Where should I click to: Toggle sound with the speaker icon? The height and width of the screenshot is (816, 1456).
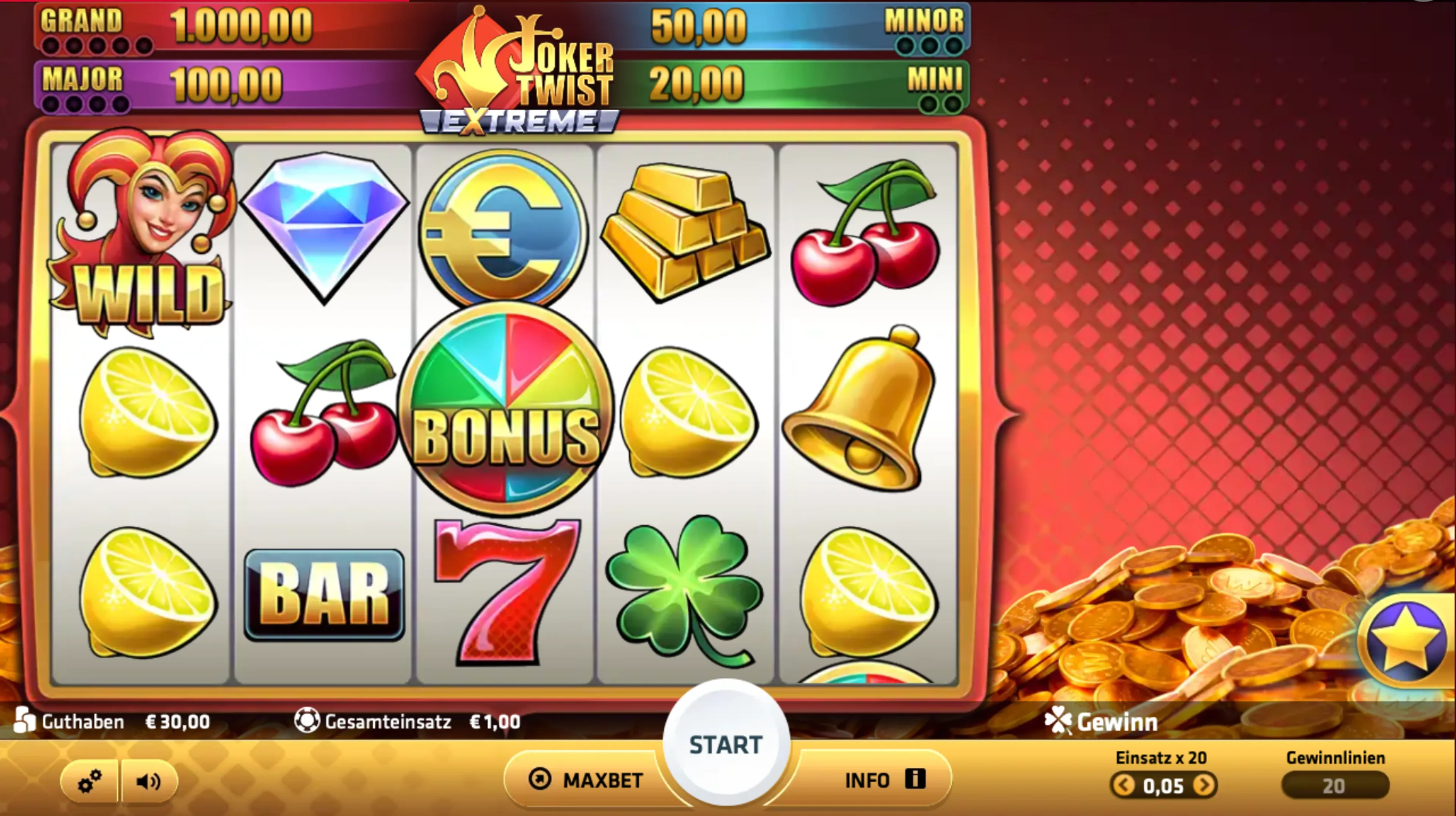pyautogui.click(x=149, y=782)
